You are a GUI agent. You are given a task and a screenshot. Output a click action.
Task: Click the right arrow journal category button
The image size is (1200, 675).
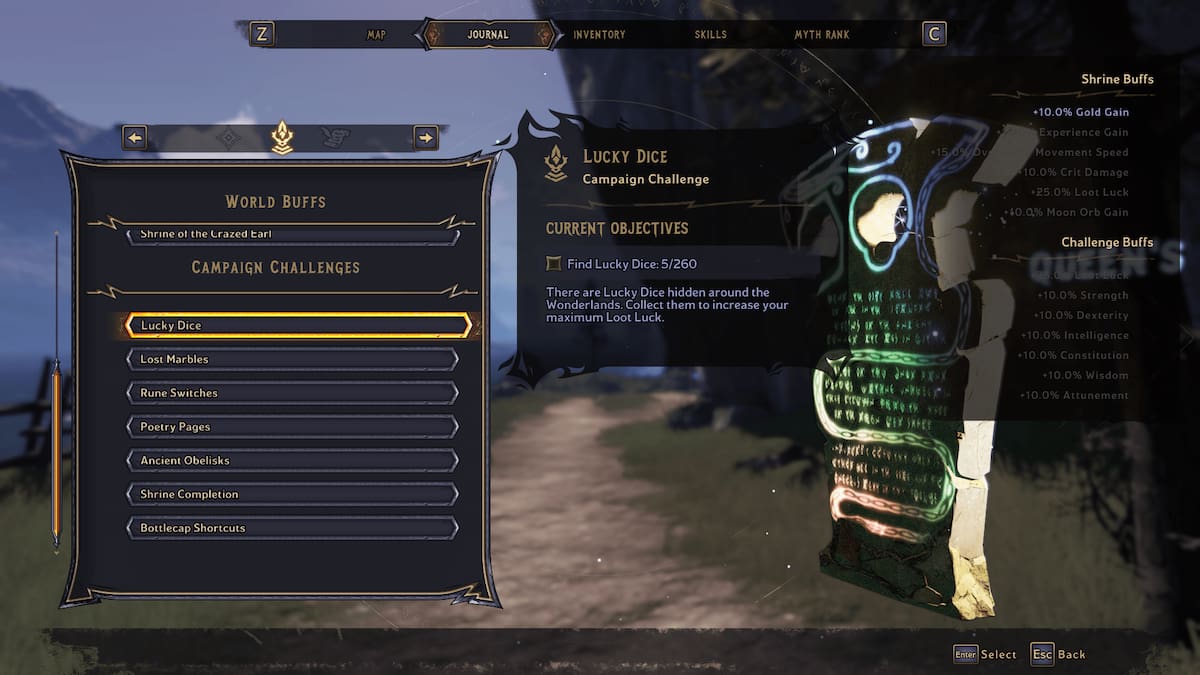point(426,138)
